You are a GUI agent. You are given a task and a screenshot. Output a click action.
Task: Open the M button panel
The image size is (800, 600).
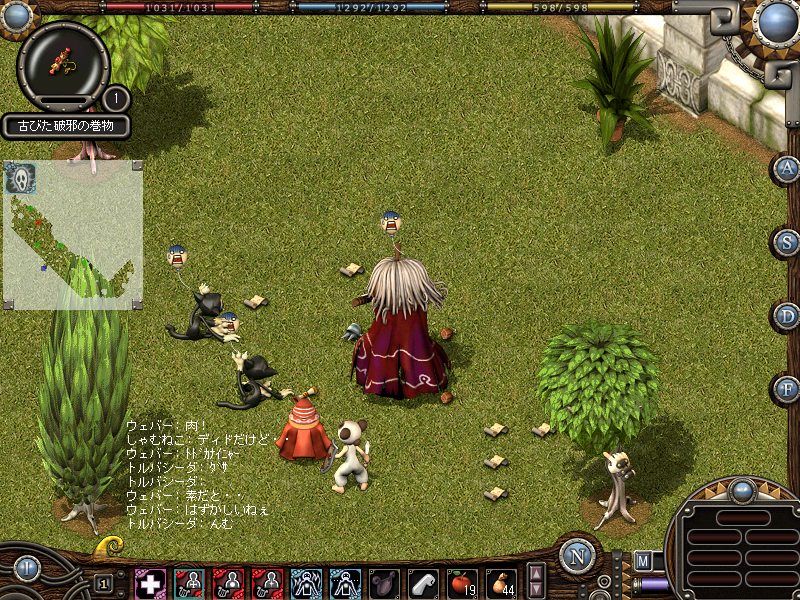tap(642, 560)
